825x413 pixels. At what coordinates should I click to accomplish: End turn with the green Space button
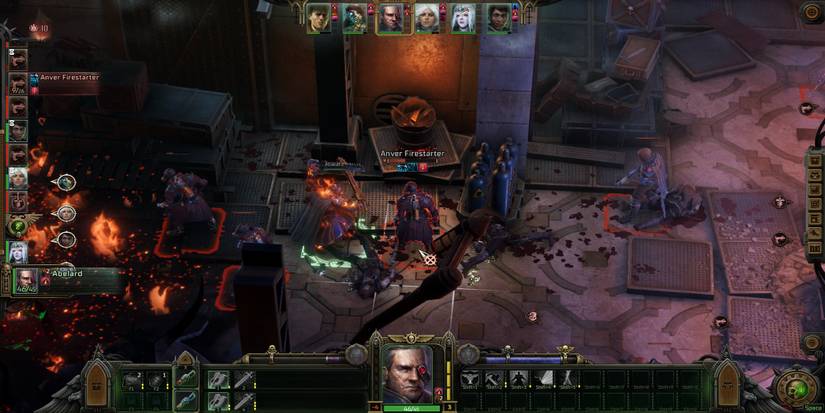(796, 387)
